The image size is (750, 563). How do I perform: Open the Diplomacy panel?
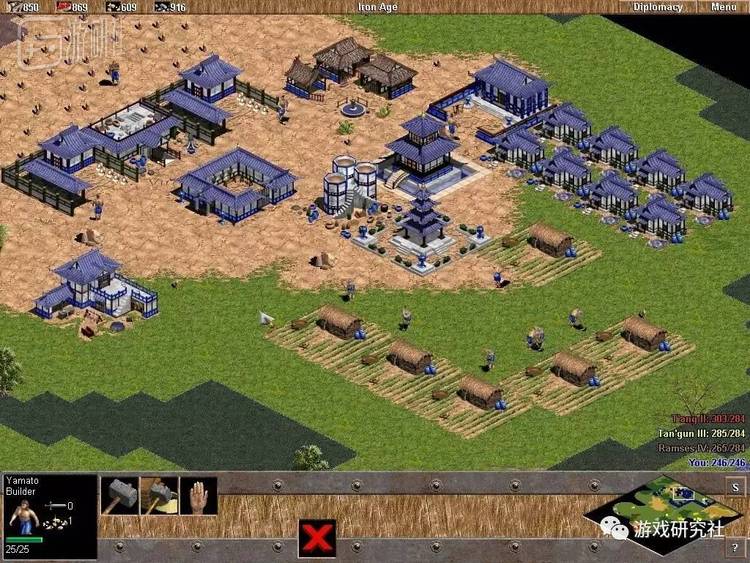pos(659,7)
